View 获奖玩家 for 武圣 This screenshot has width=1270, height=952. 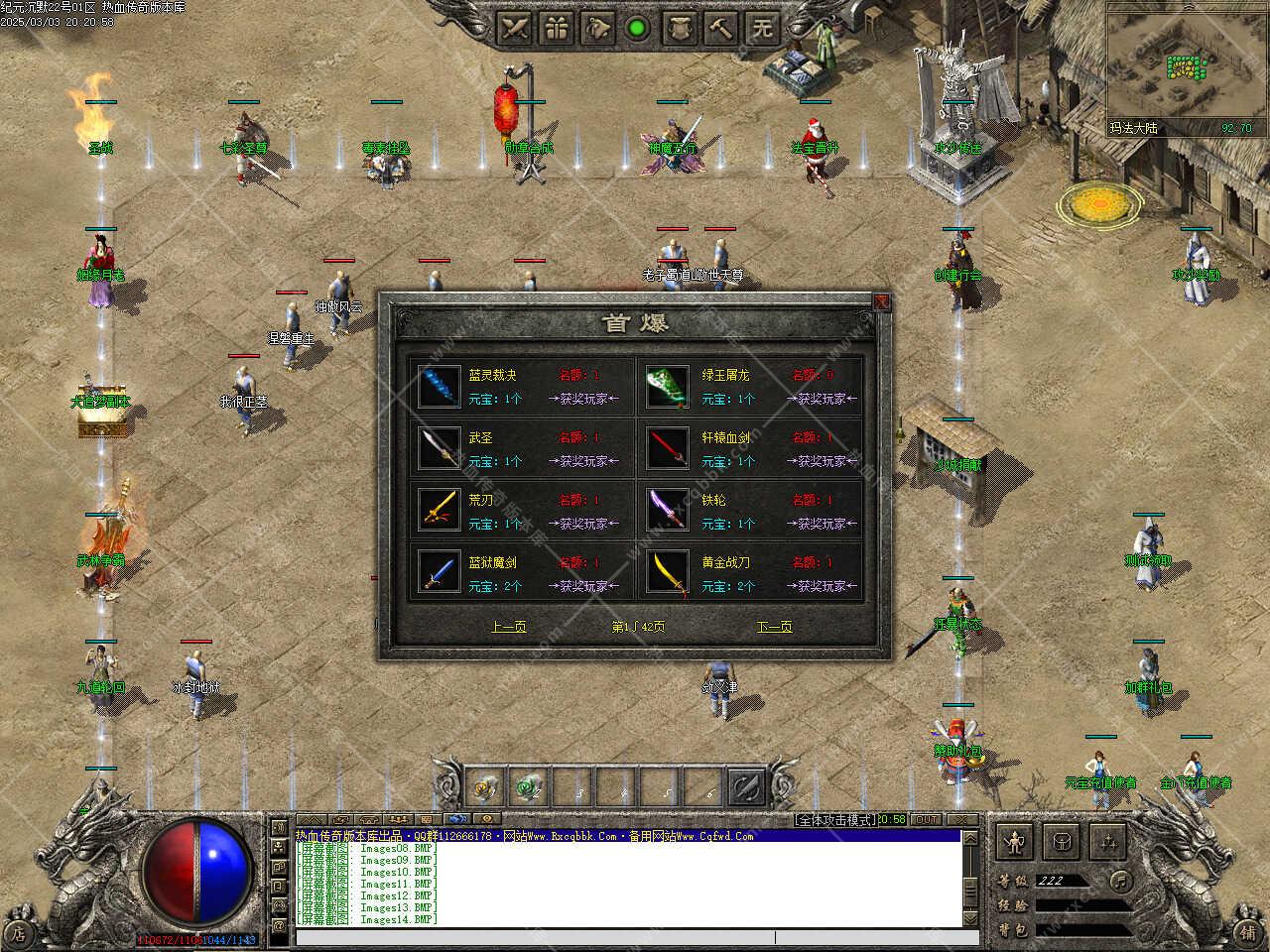tap(584, 461)
